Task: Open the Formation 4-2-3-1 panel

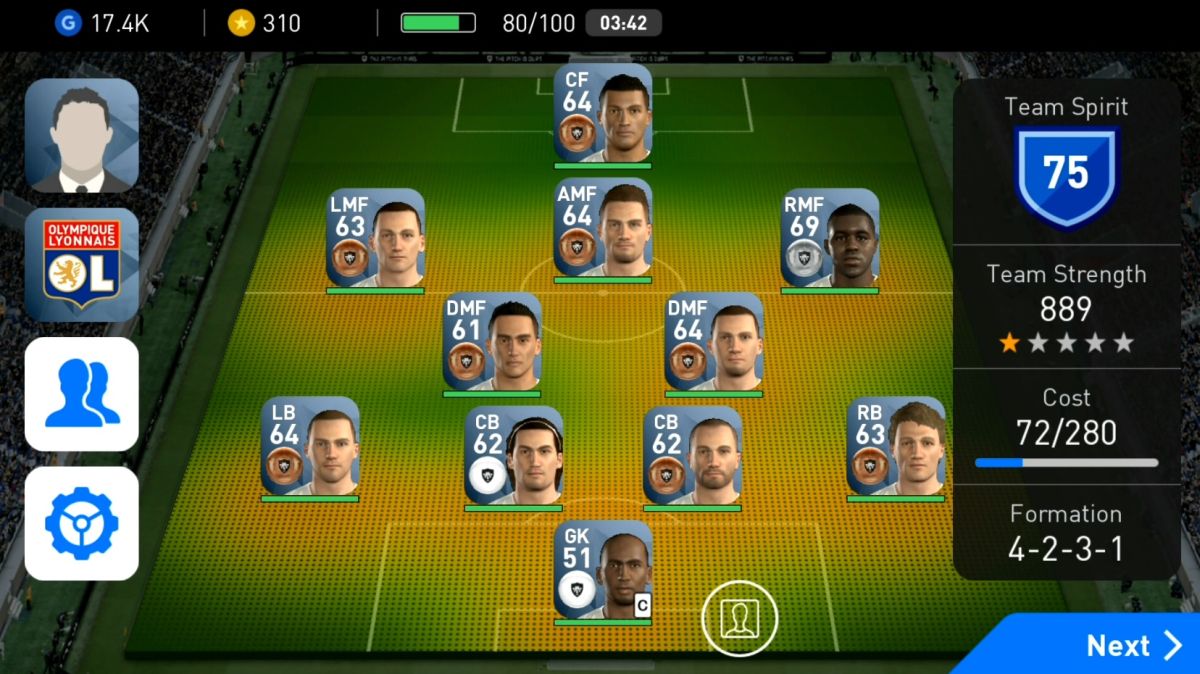Action: coord(1065,533)
